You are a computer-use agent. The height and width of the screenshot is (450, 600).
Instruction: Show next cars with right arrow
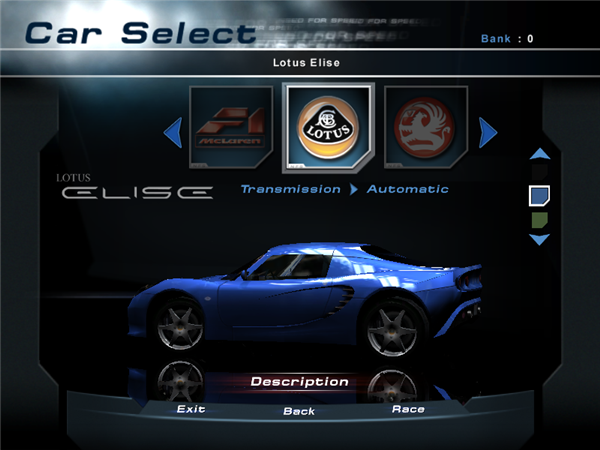(x=488, y=131)
